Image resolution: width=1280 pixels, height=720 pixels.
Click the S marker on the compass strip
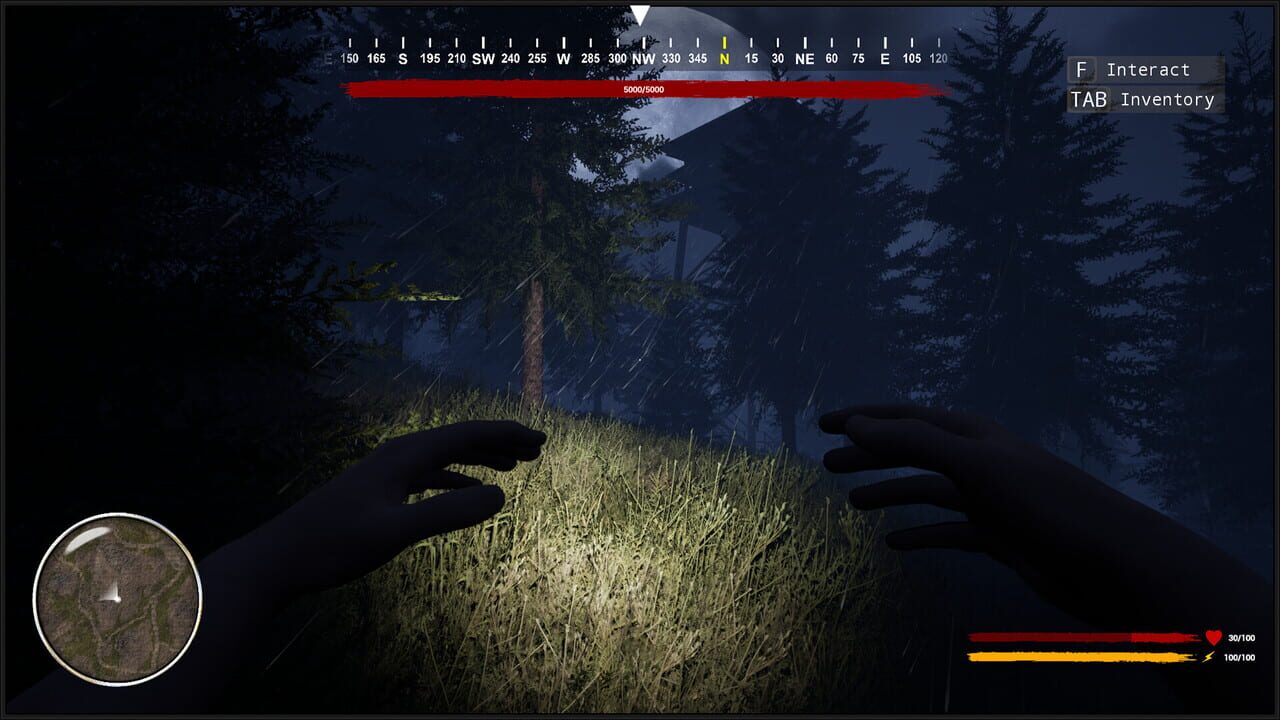coord(404,58)
